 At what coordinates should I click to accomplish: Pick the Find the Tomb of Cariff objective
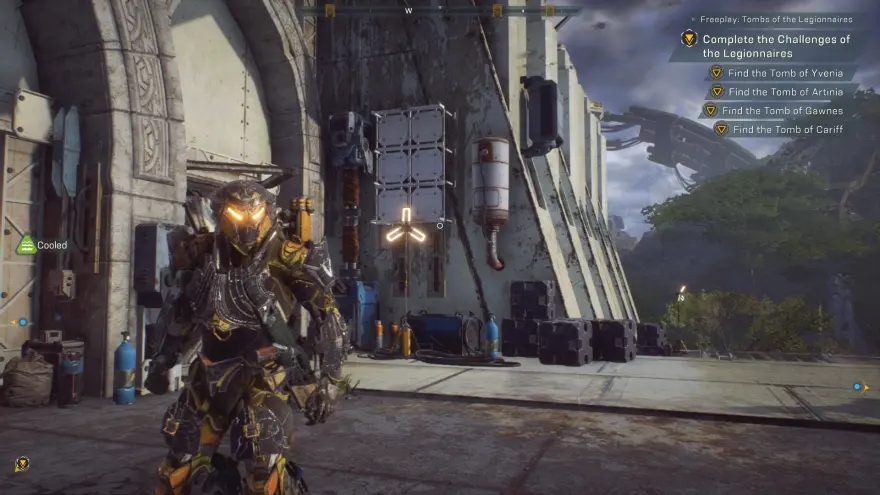point(786,129)
